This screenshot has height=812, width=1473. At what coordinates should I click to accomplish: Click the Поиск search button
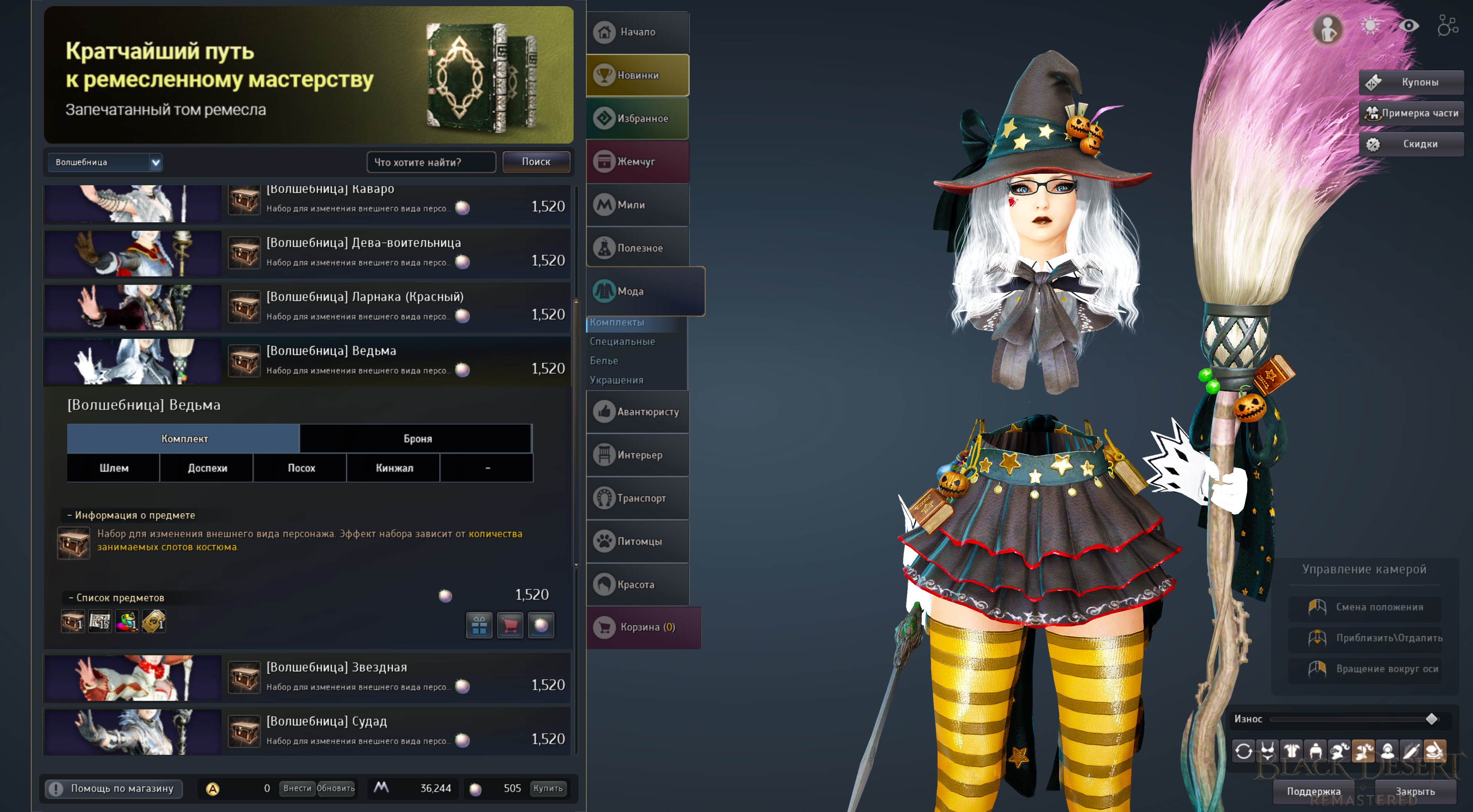[536, 162]
